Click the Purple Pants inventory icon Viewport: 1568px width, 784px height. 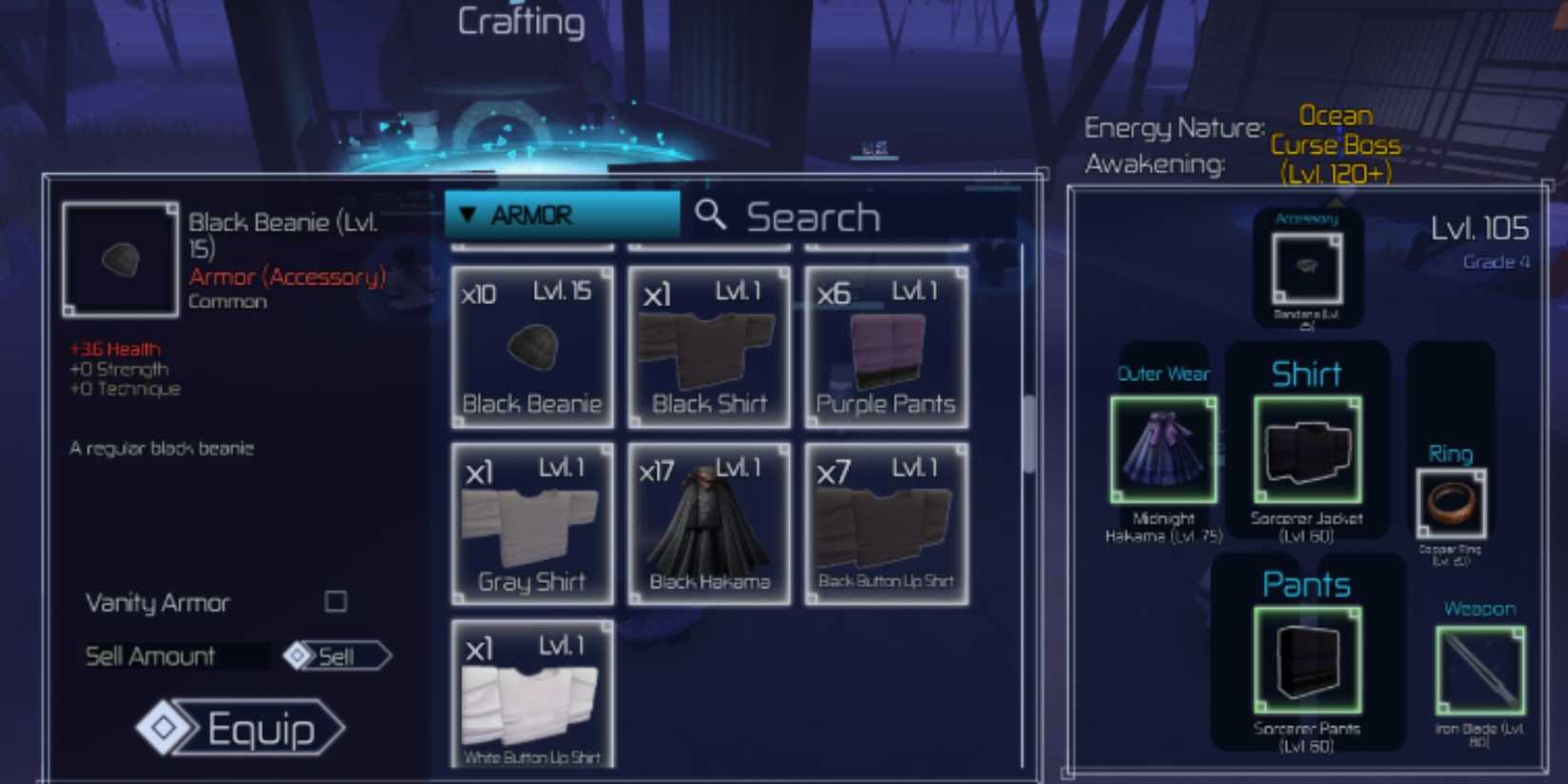[886, 347]
